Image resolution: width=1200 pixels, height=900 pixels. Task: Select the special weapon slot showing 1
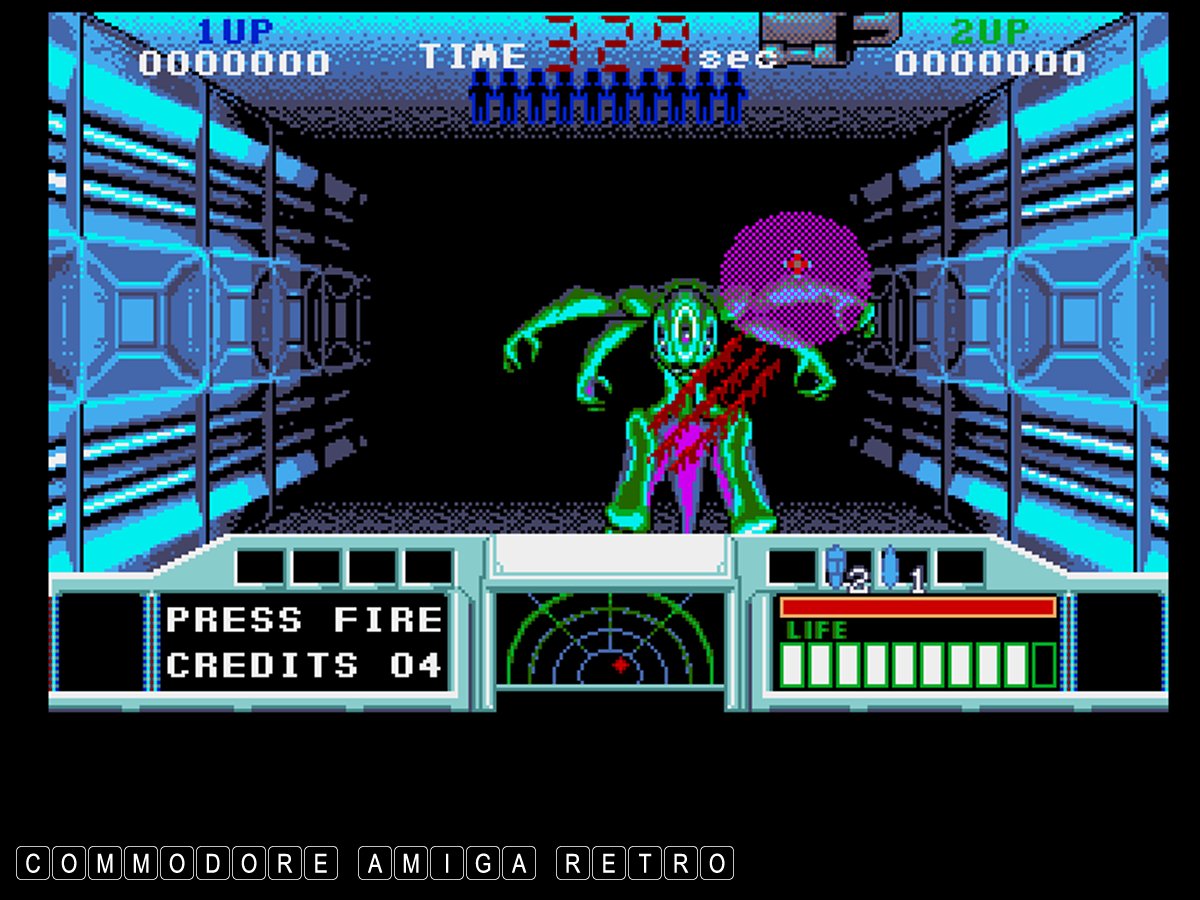902,569
